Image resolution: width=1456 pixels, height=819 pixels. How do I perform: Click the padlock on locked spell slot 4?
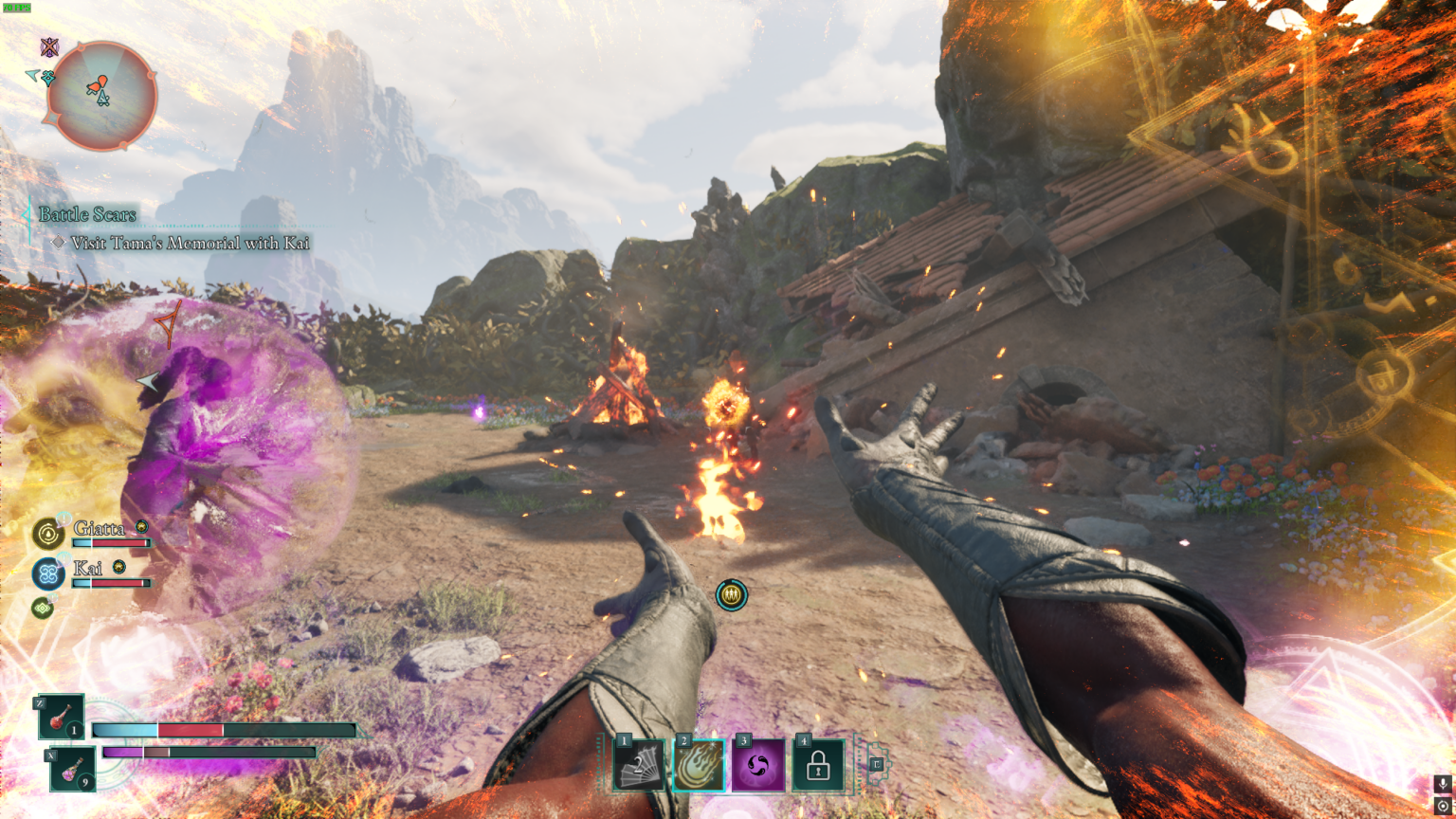click(x=818, y=765)
